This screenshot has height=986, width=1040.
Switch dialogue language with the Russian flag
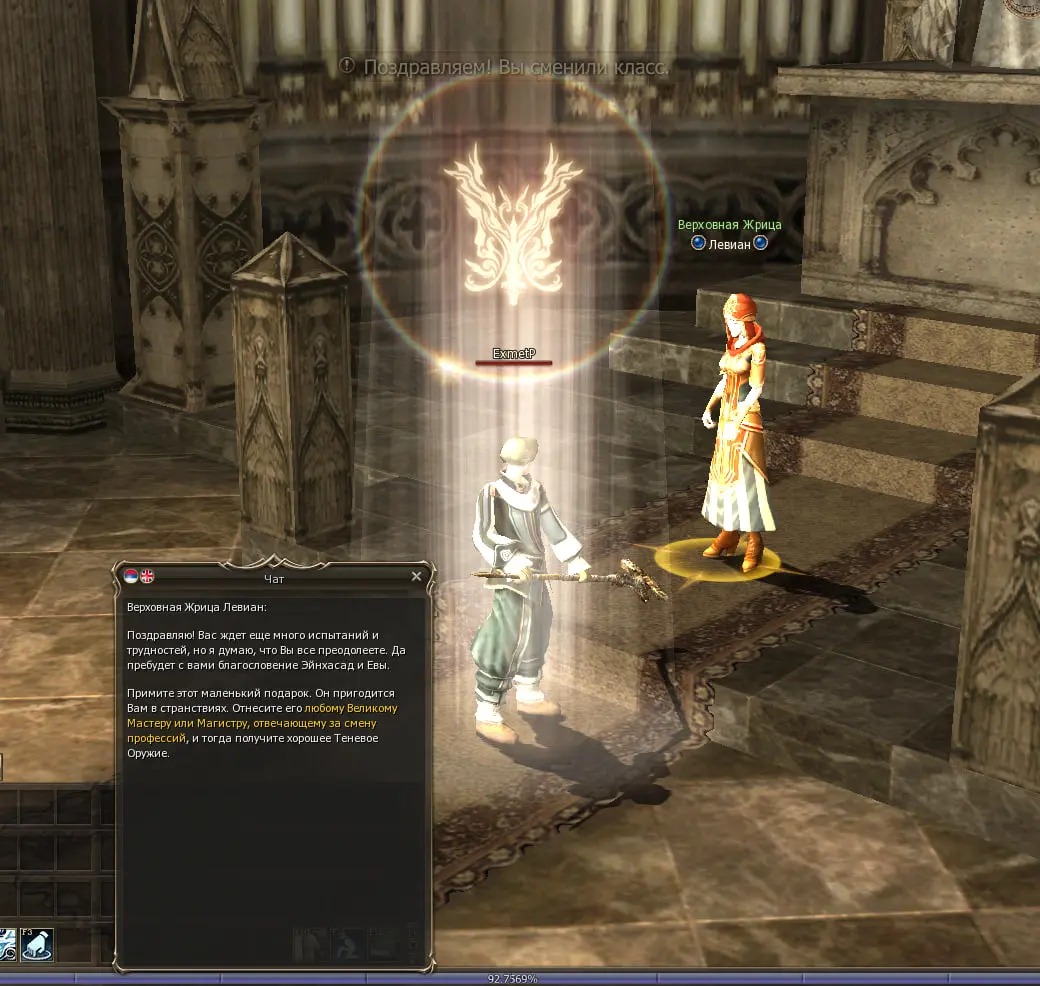[132, 576]
